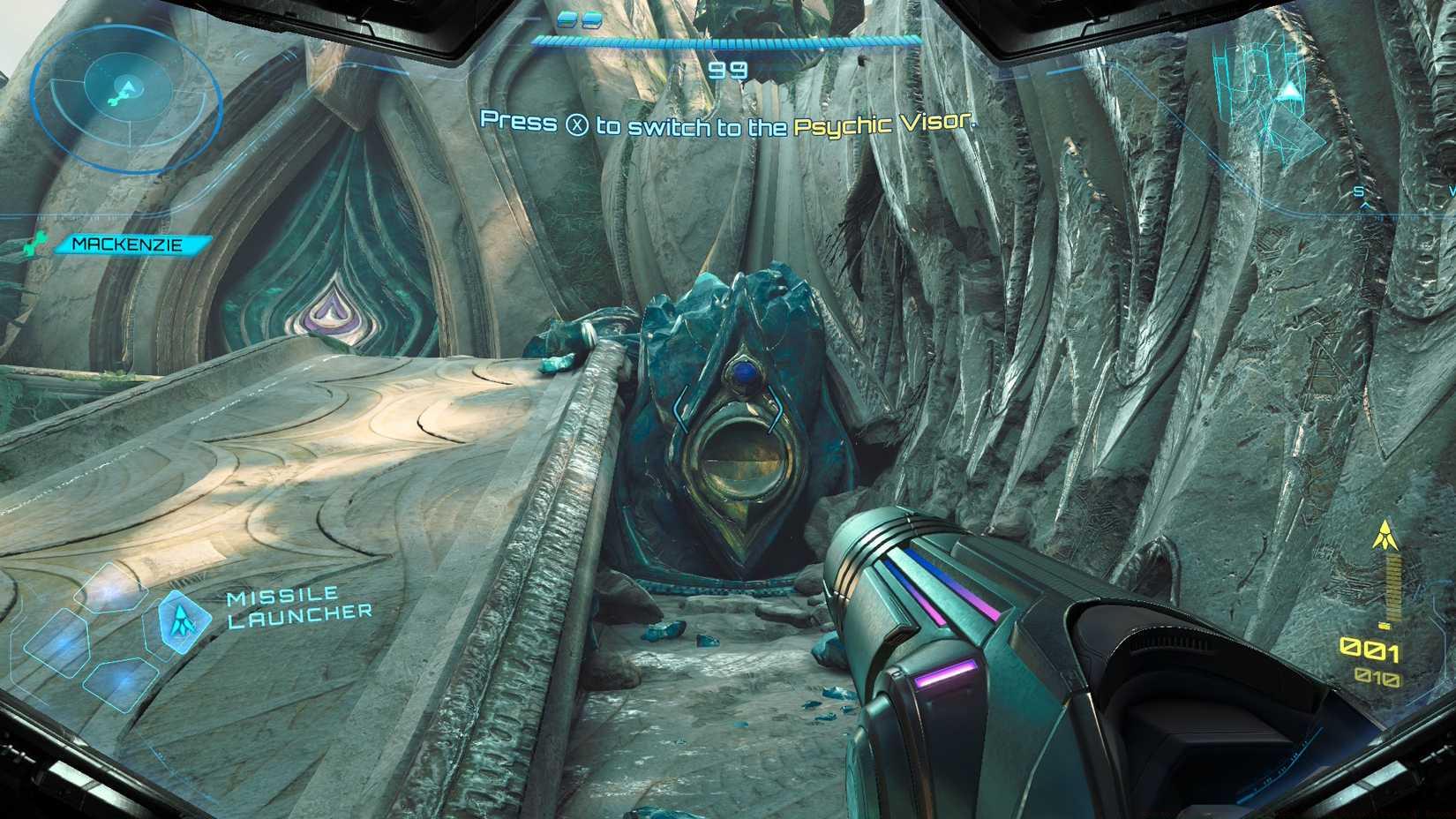Click the blue health bar above the 99 counter
This screenshot has width=1456, height=819.
(x=724, y=40)
